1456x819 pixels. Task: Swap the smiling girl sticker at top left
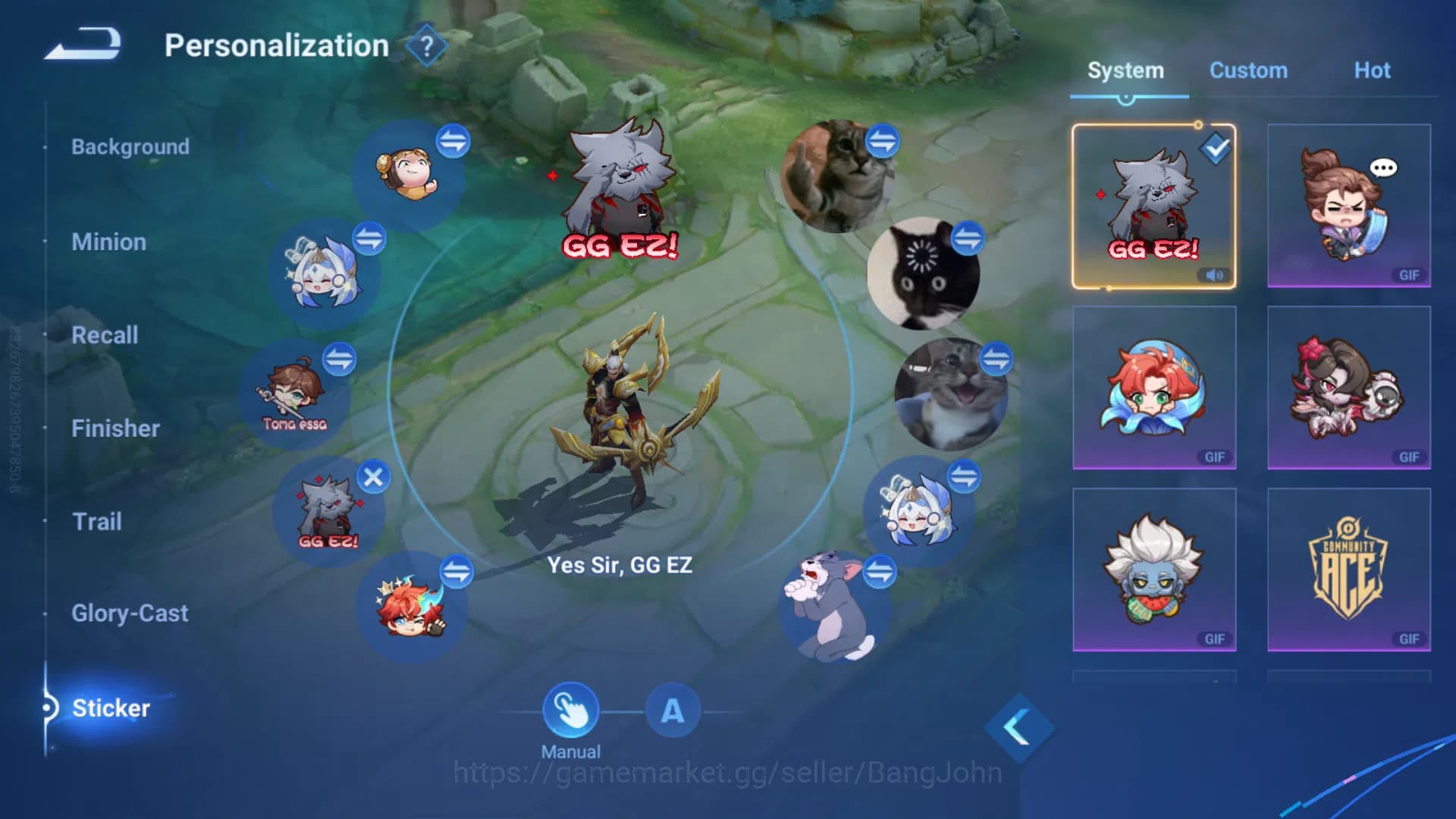tap(453, 140)
